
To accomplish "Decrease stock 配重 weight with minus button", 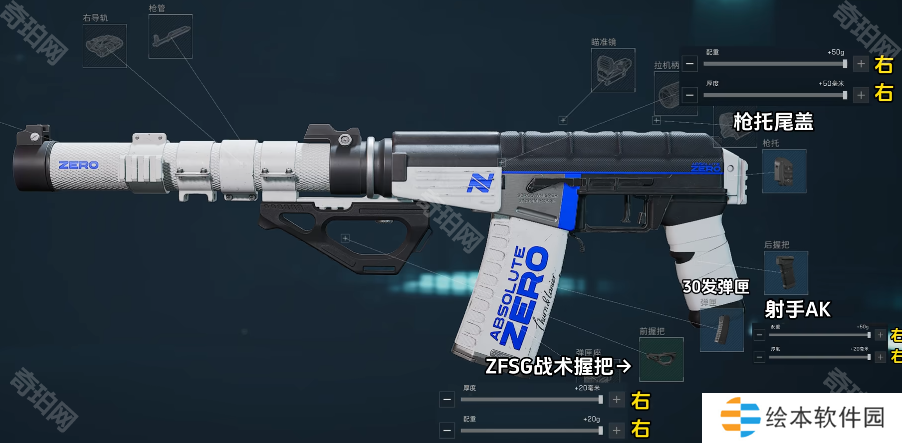I will 690,64.
